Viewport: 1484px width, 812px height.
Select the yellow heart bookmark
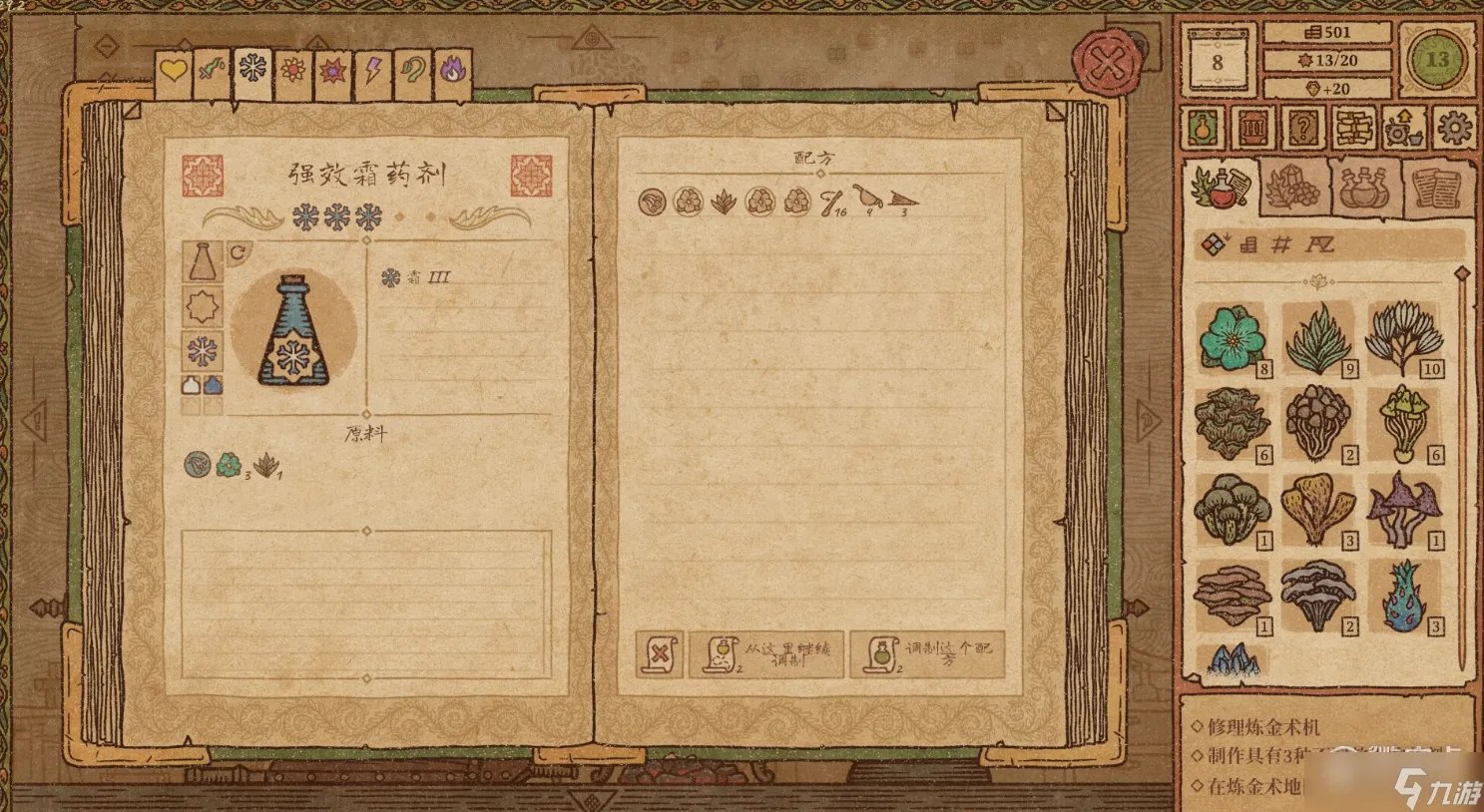tap(173, 70)
